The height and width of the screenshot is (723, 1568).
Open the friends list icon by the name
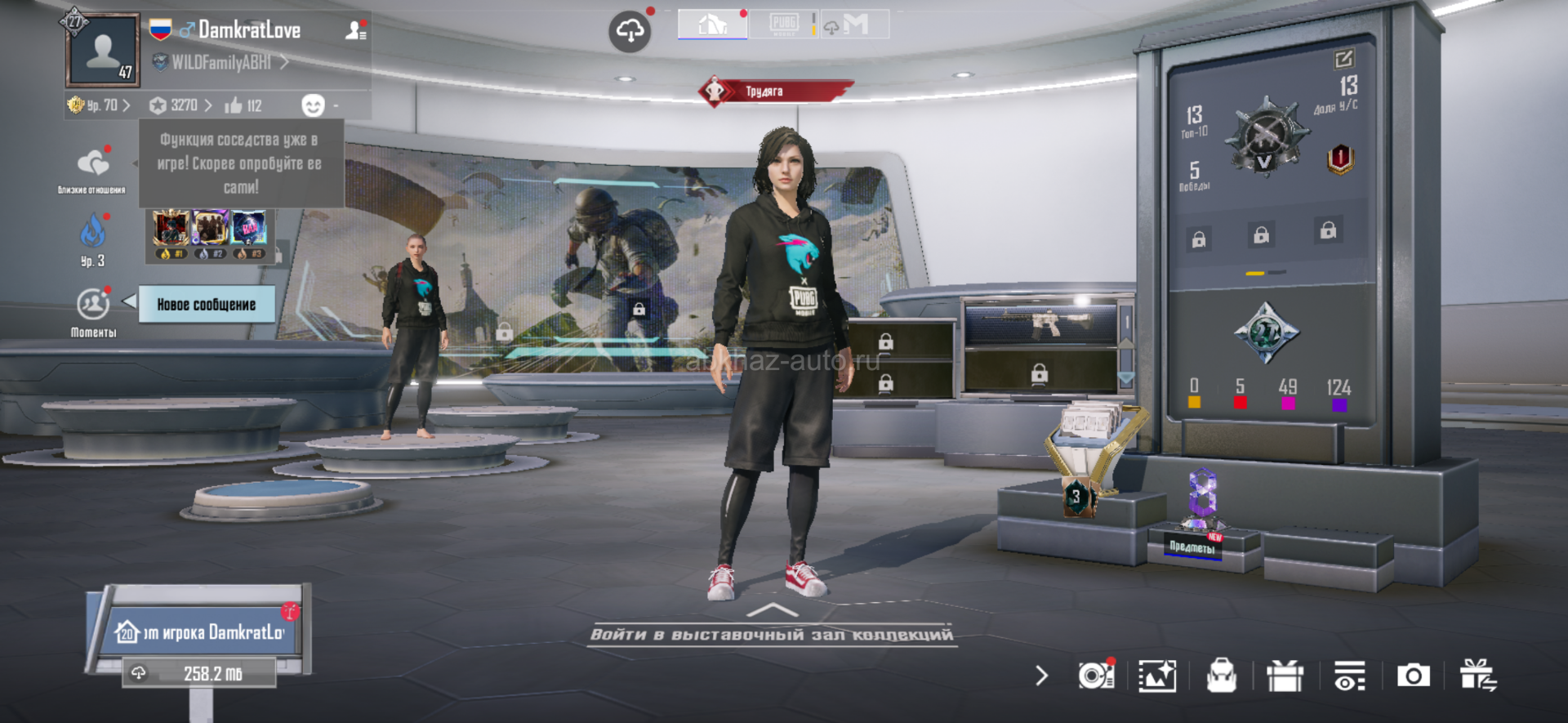tap(355, 30)
